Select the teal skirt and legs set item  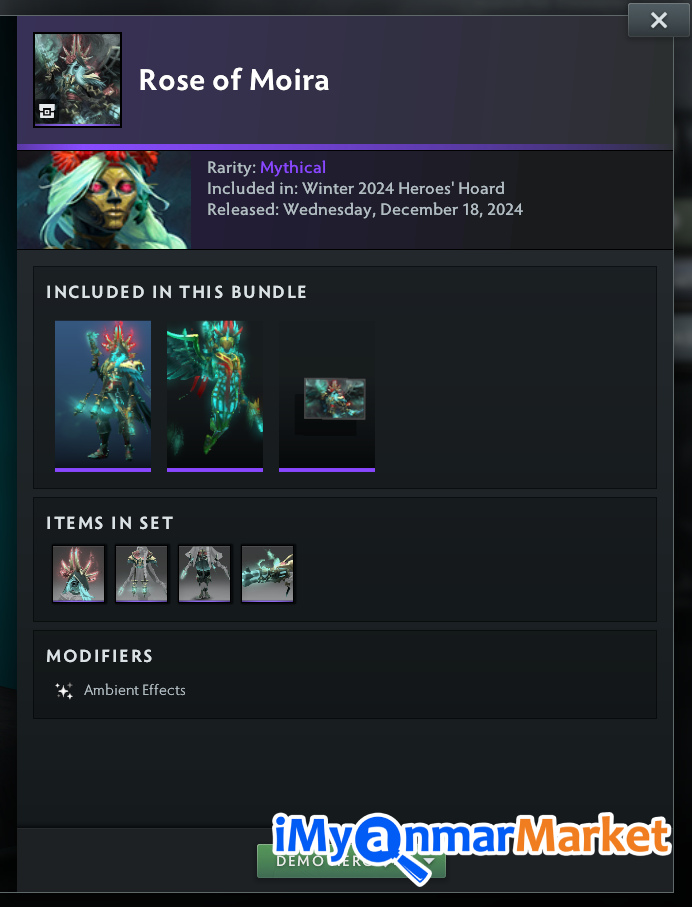tap(204, 573)
